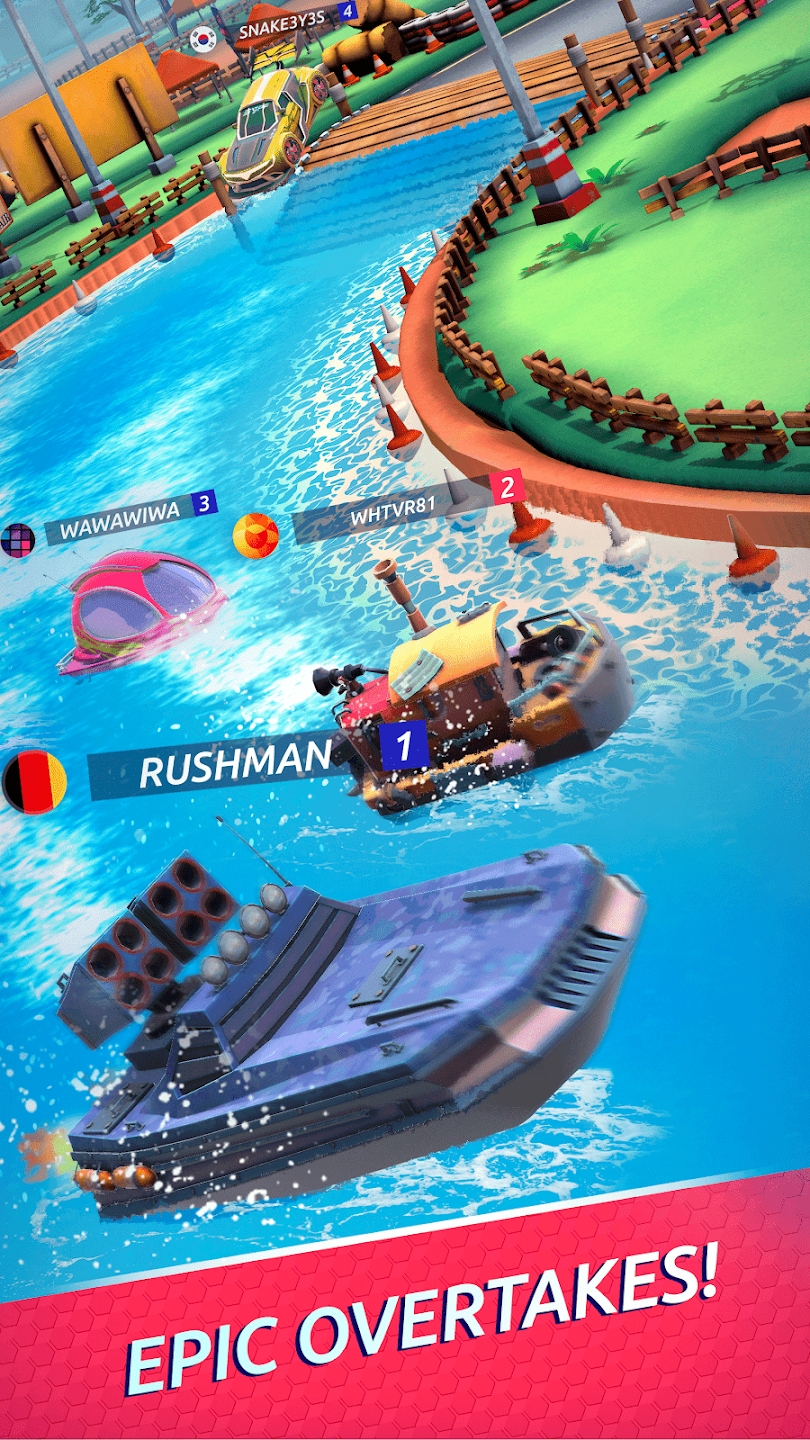Image resolution: width=810 pixels, height=1440 pixels.
Task: Click SNAKE3Y3S's South Korean flag icon
Action: pyautogui.click(x=203, y=38)
